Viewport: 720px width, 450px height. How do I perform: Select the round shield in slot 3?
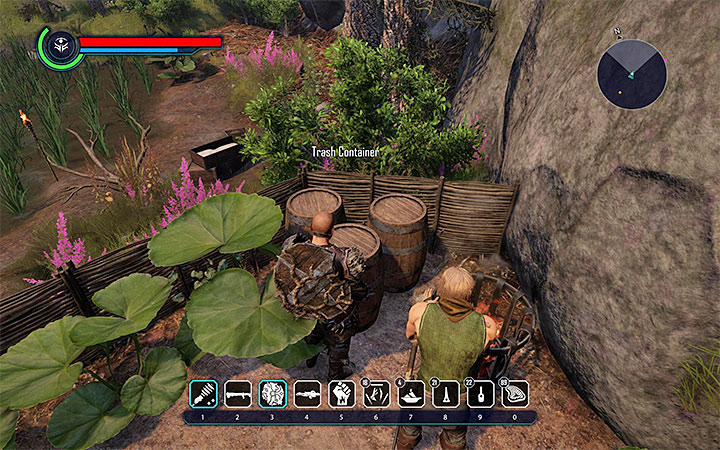(x=272, y=392)
